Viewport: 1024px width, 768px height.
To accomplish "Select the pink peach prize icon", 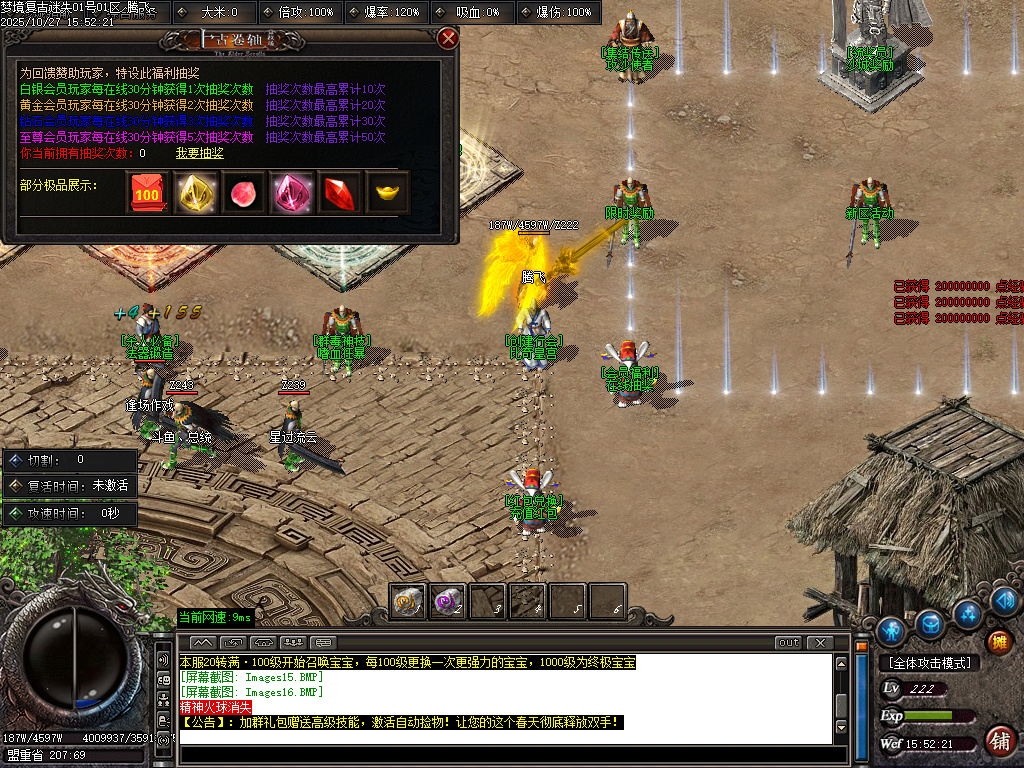I will click(x=244, y=192).
